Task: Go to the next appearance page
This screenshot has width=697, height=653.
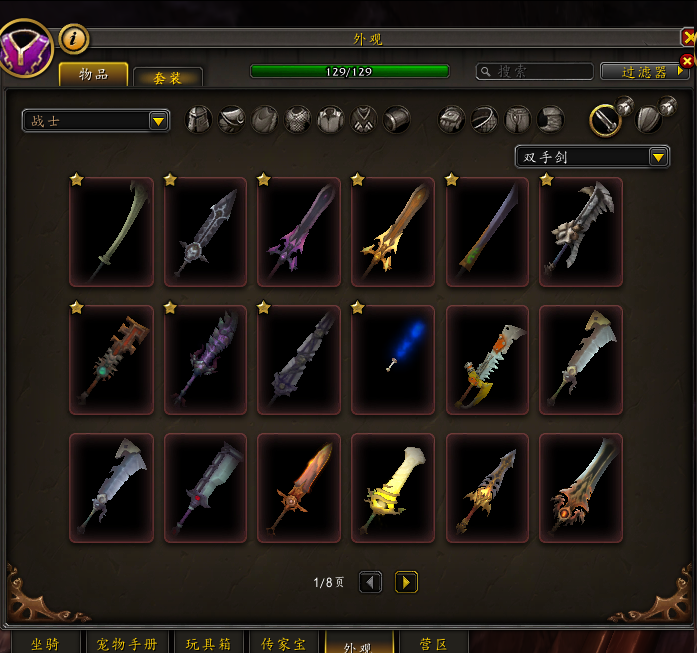Action: coord(406,582)
